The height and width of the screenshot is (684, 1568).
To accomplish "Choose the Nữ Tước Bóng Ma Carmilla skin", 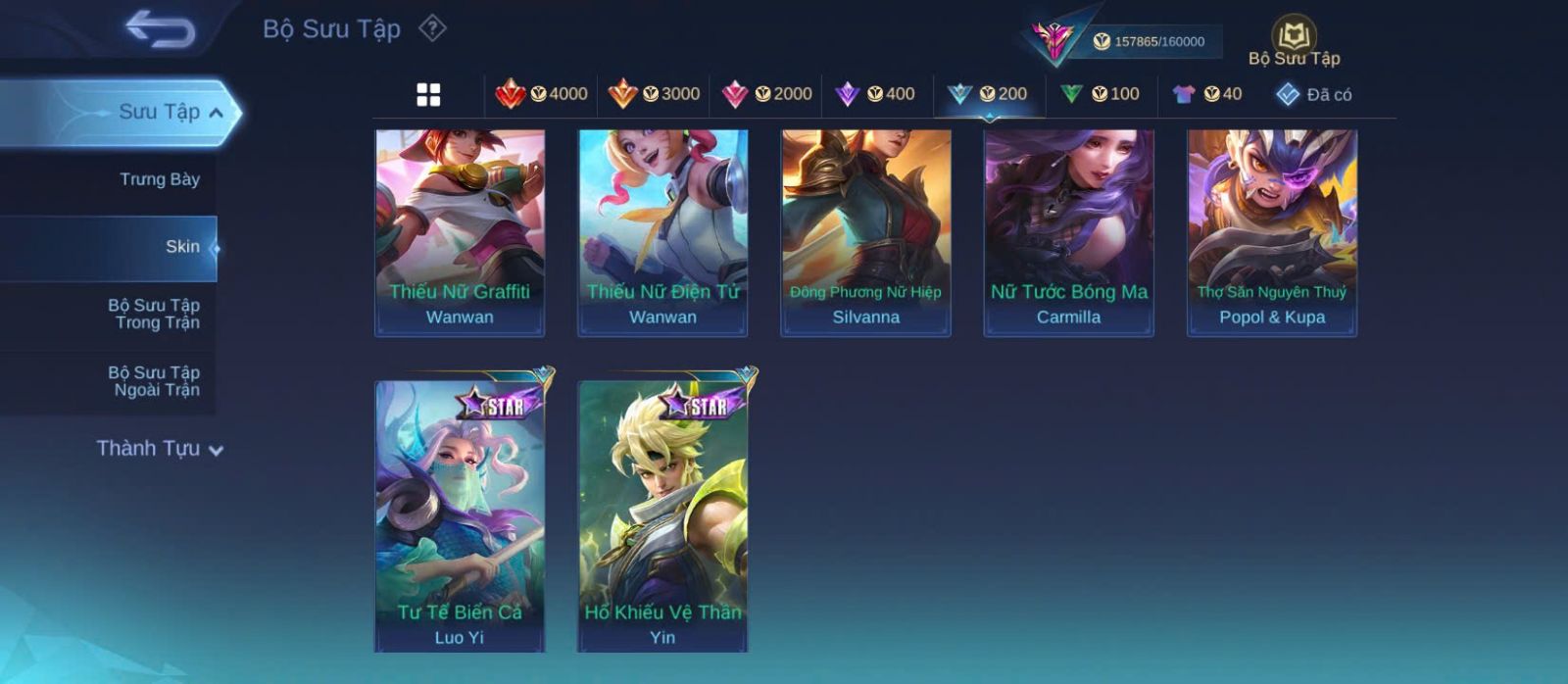I will pos(1068,233).
